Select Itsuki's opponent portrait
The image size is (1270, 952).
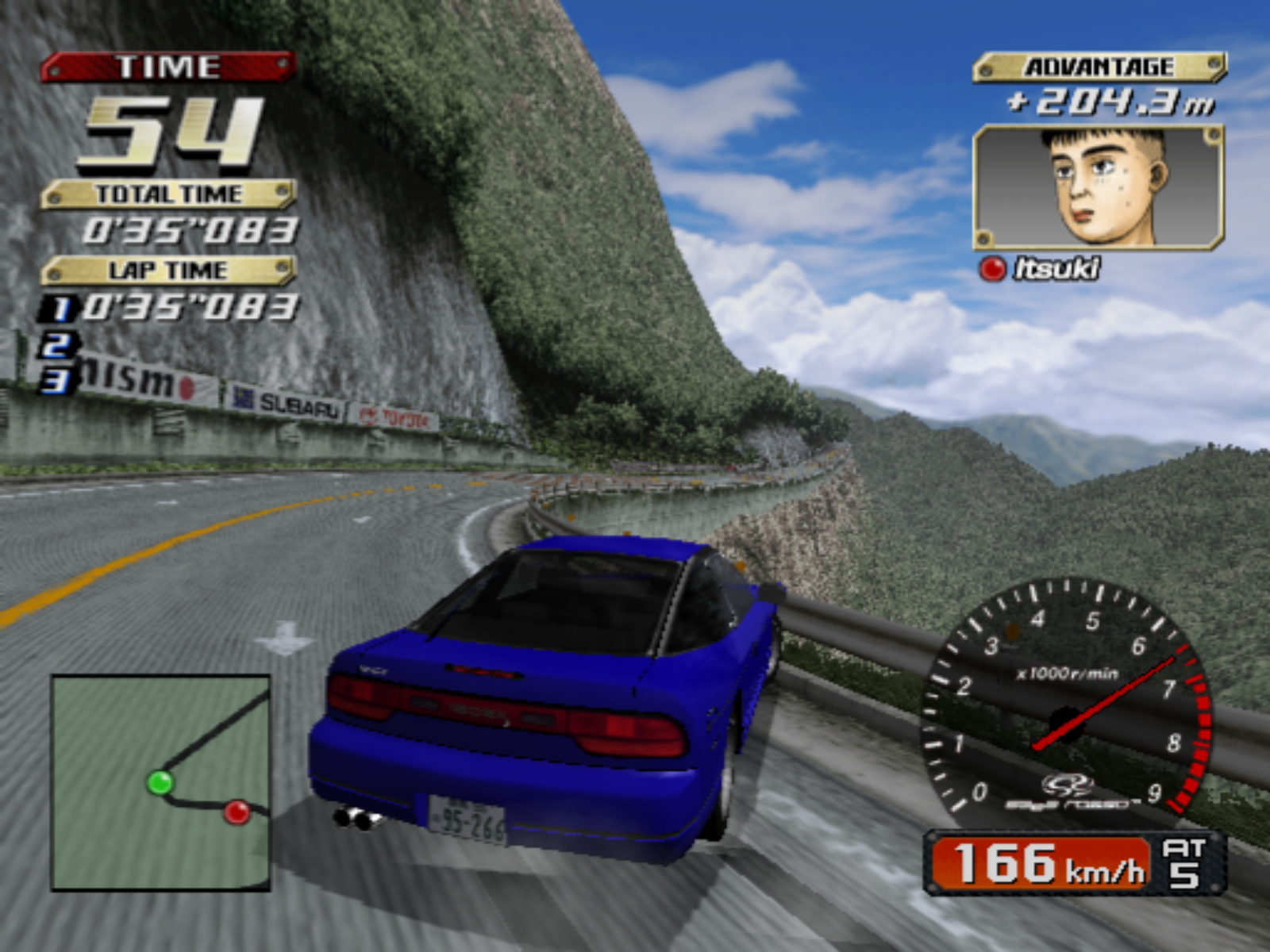pos(1099,187)
